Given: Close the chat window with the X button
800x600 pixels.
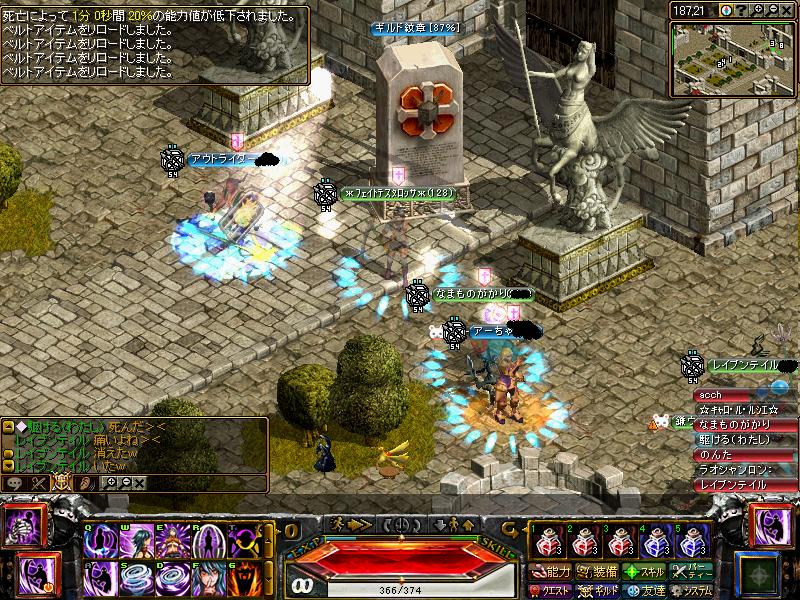Looking at the screenshot, I should click(x=140, y=483).
